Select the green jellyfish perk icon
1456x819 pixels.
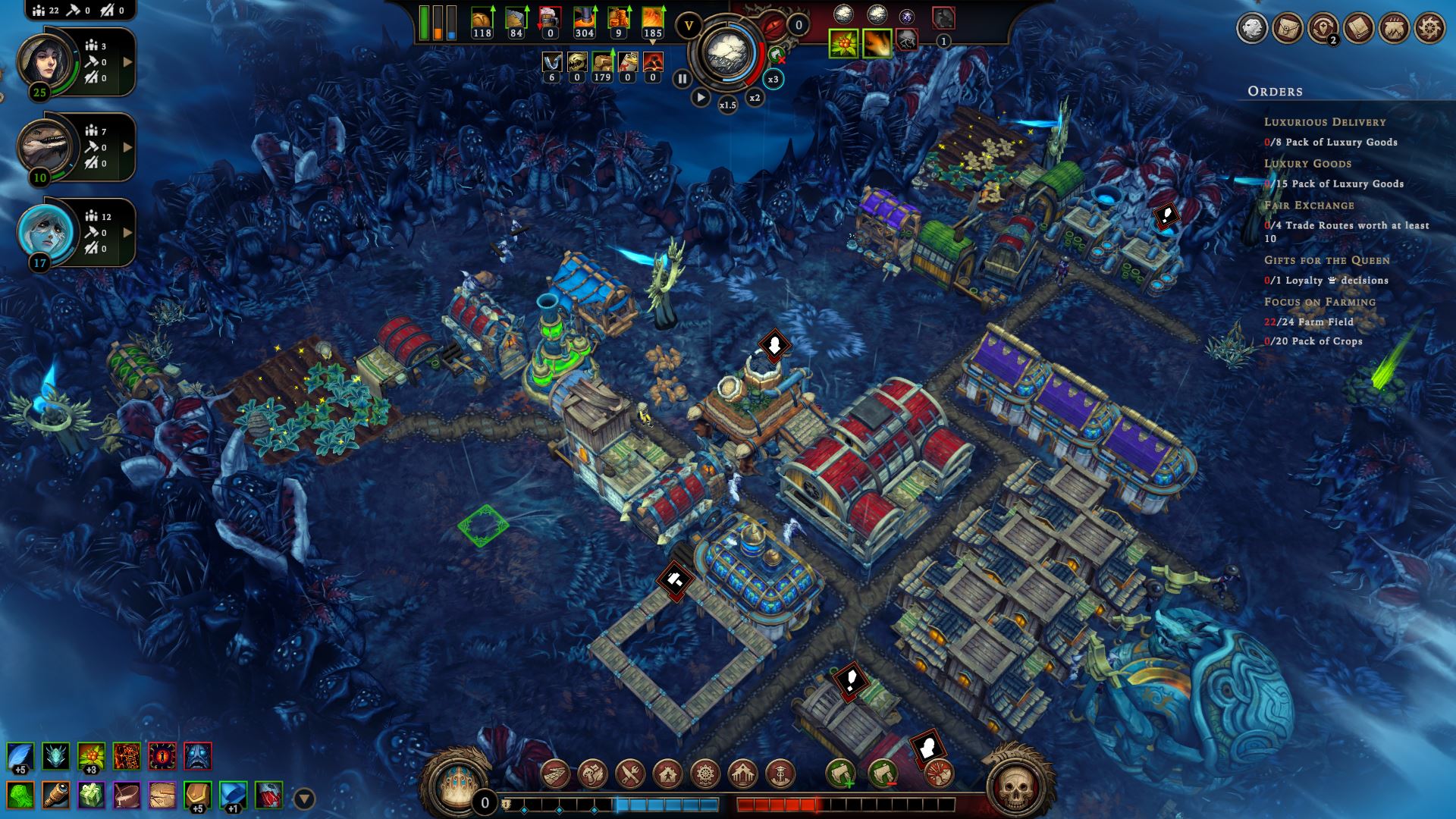pyautogui.click(x=21, y=795)
